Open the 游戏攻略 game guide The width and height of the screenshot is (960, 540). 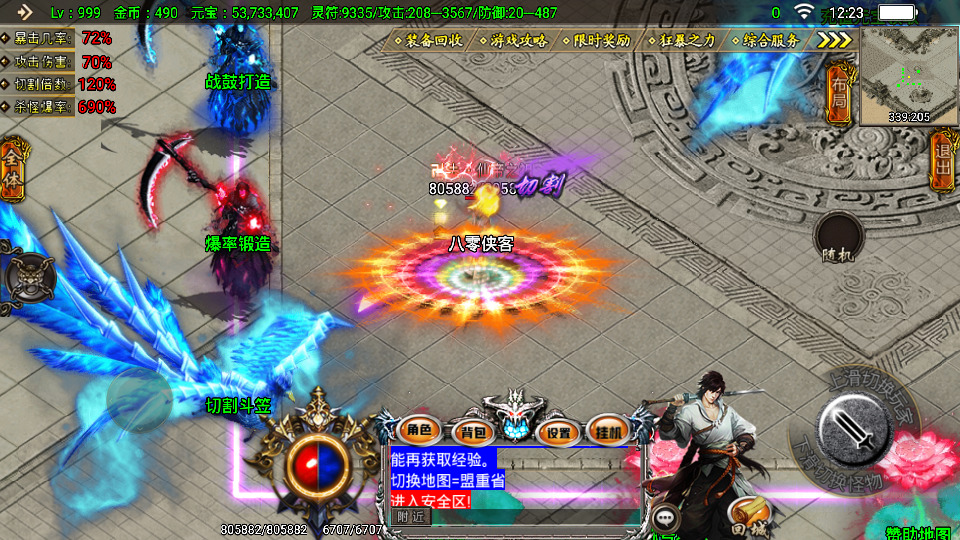tap(518, 40)
